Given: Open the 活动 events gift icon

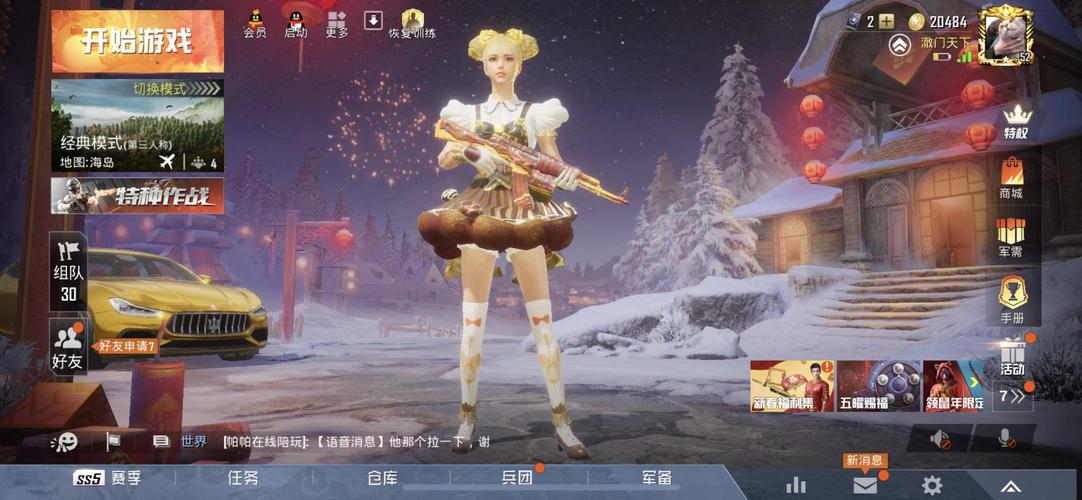Looking at the screenshot, I should 1012,356.
